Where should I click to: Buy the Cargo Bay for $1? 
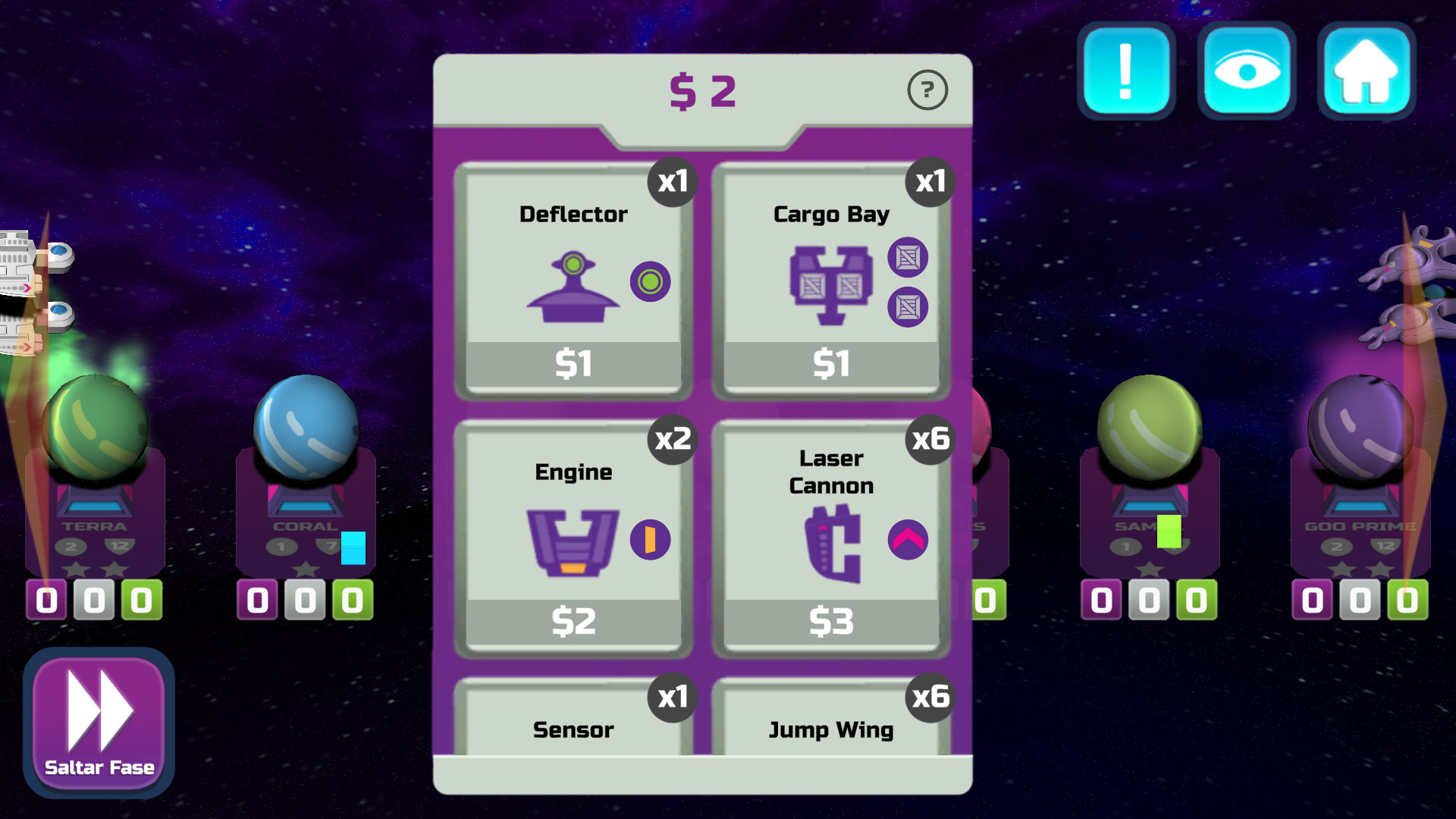click(x=832, y=364)
